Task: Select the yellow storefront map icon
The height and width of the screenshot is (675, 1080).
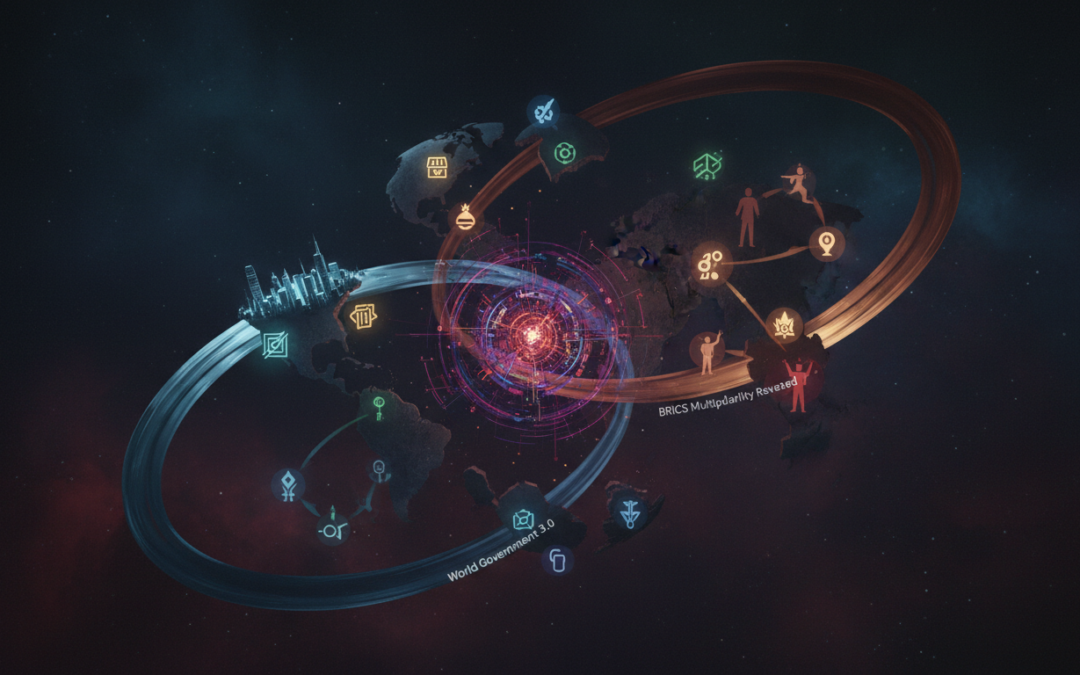Action: (x=437, y=168)
